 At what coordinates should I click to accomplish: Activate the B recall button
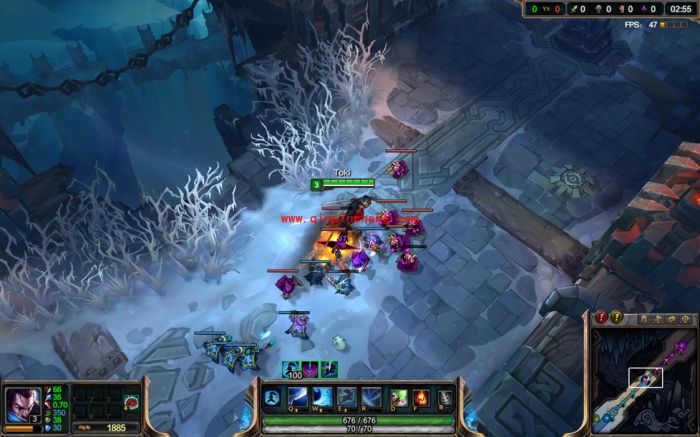tap(444, 396)
